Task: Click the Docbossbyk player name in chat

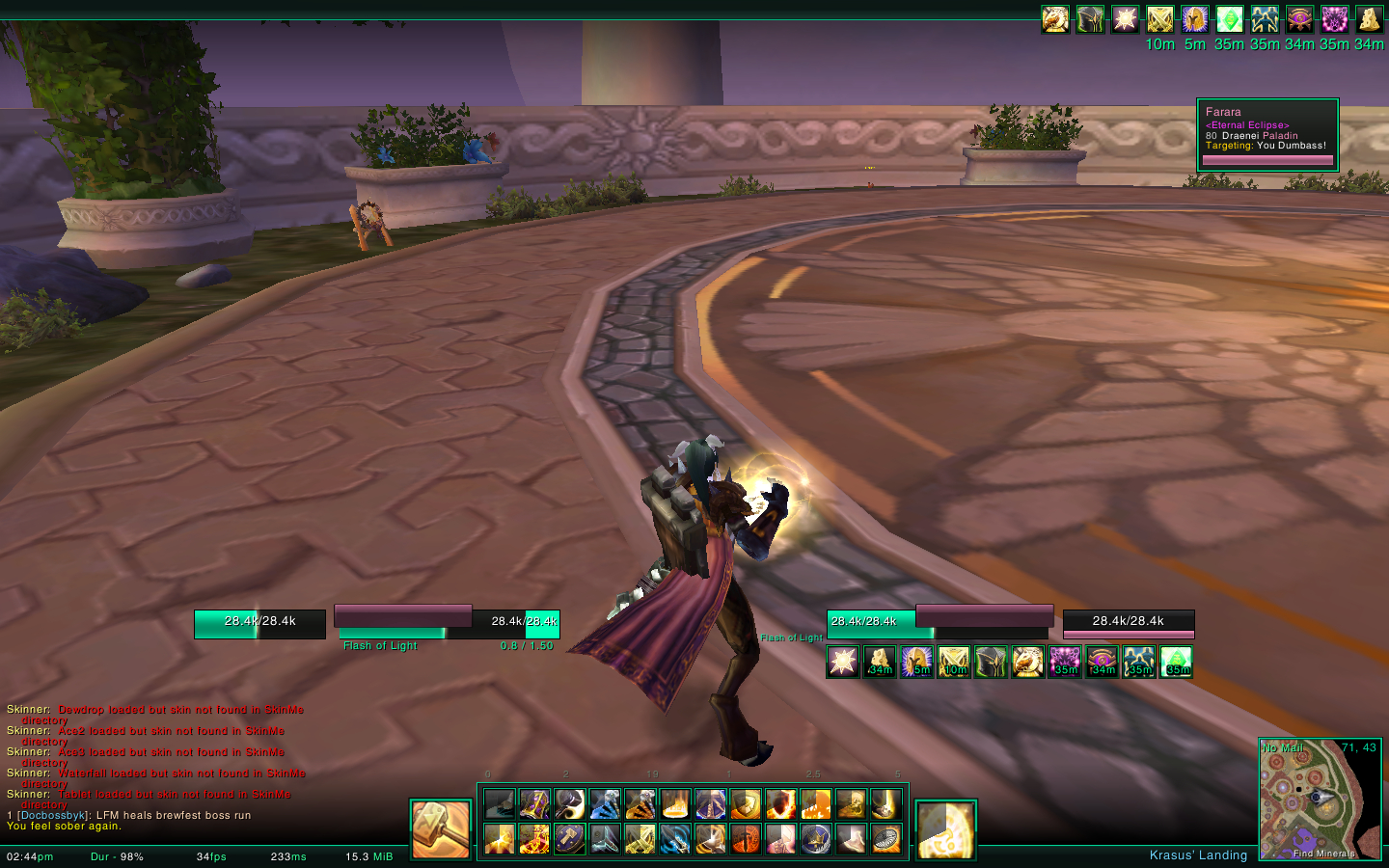Action: point(53,816)
